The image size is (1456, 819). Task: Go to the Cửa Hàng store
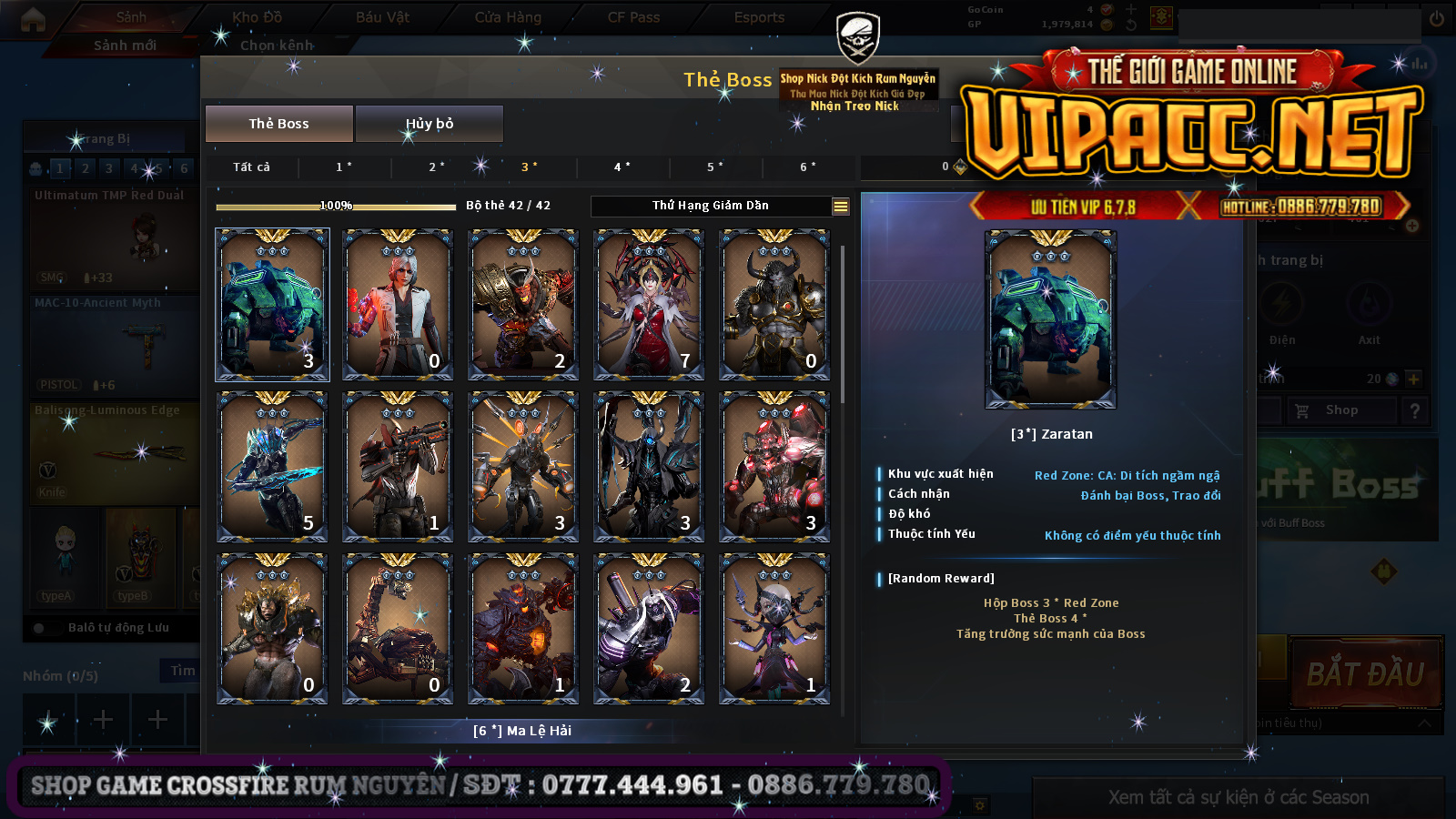click(x=508, y=17)
